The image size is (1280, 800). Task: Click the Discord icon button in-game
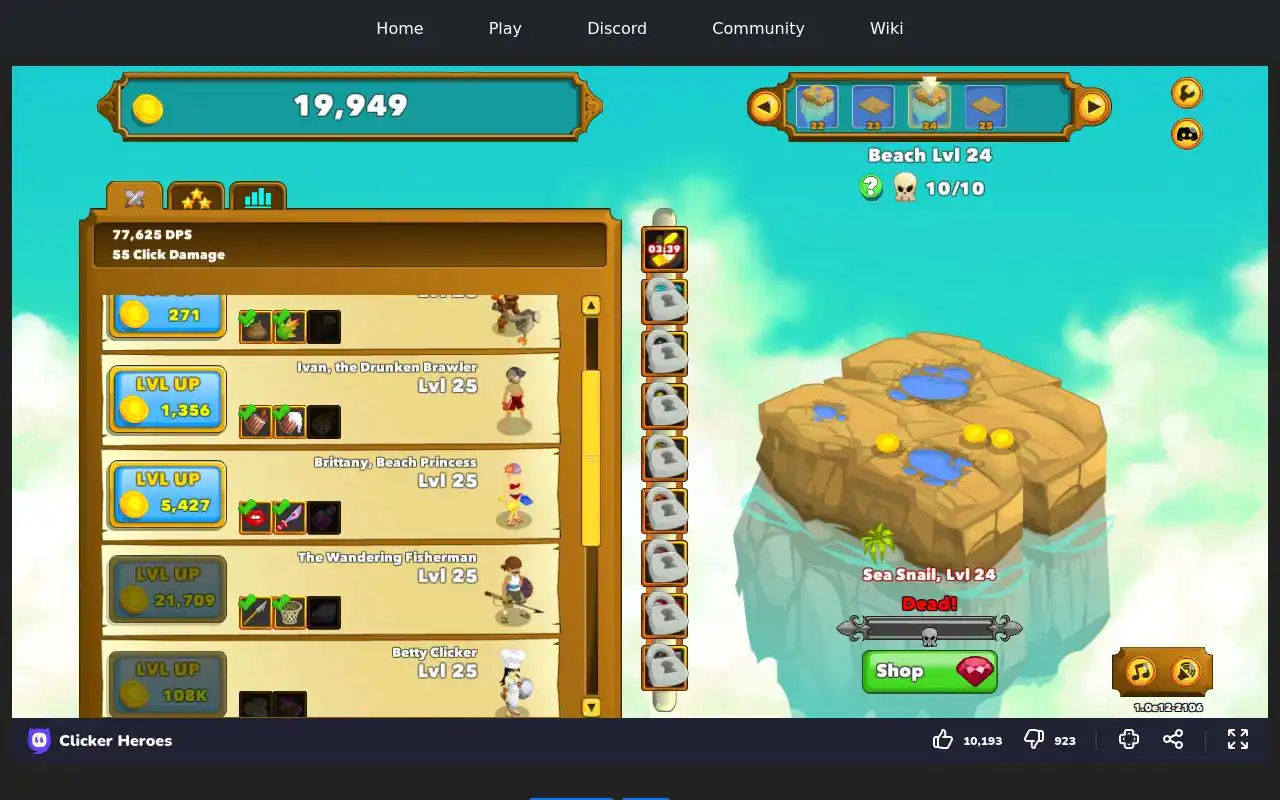pyautogui.click(x=1186, y=134)
